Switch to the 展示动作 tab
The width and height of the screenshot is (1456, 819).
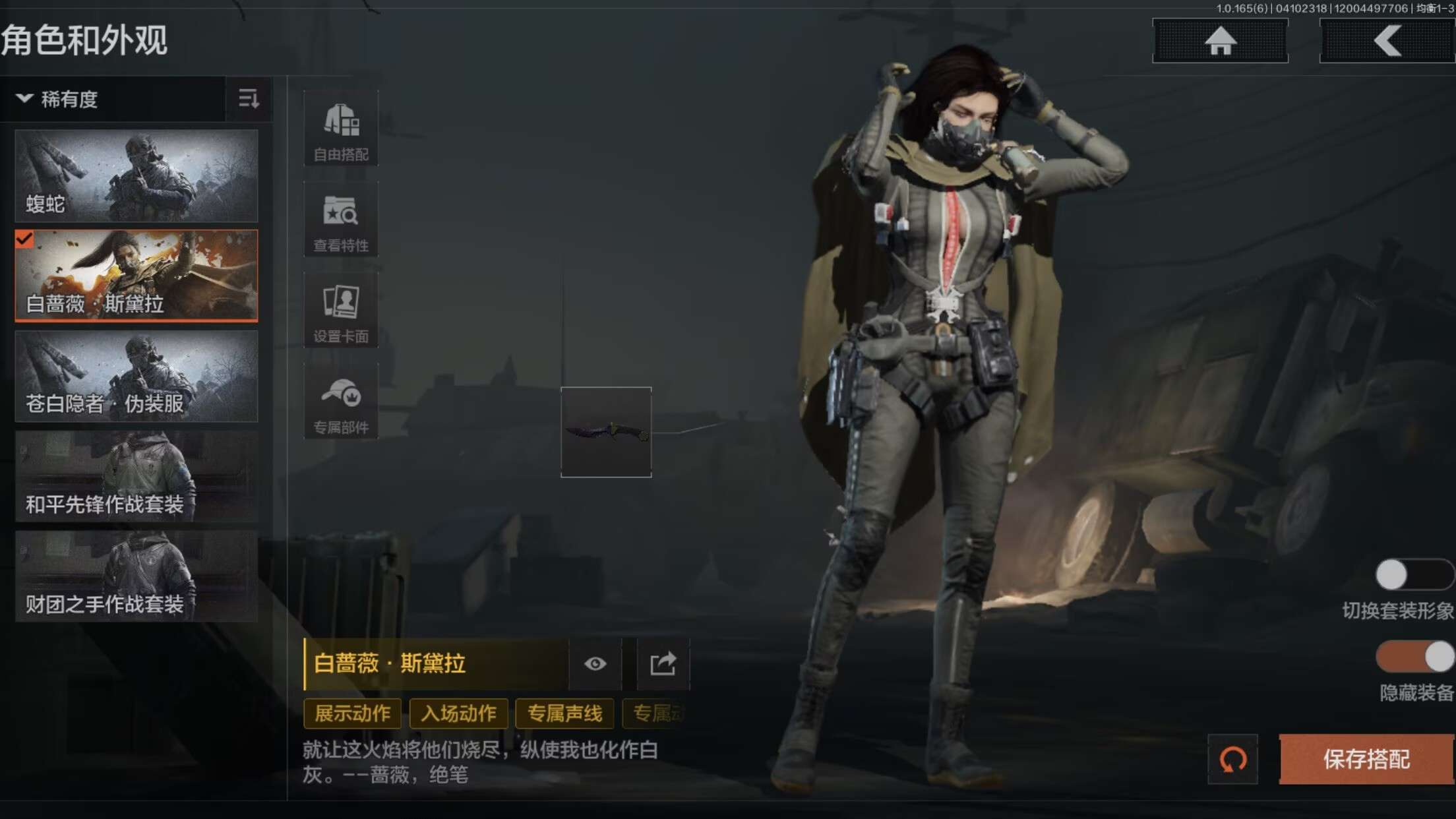click(351, 713)
